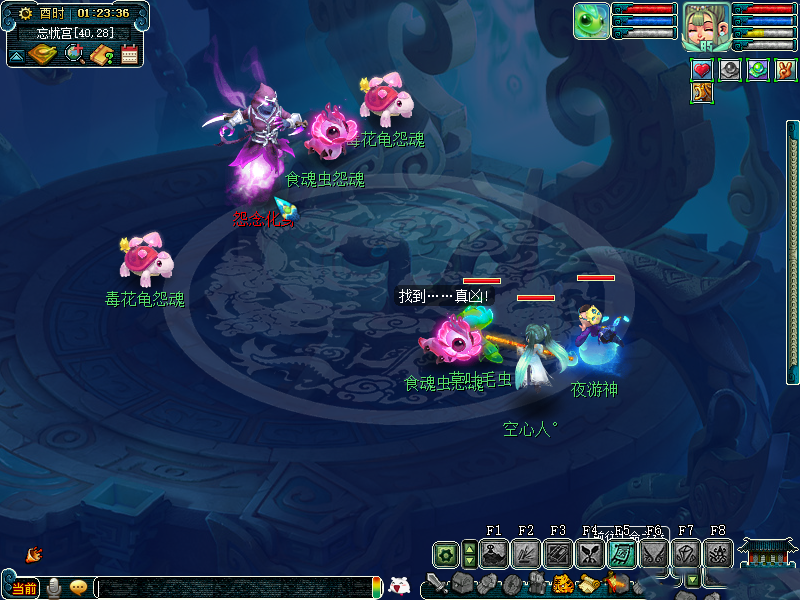Select the green orb buff icon
Image resolution: width=800 pixels, height=600 pixels.
(x=758, y=69)
